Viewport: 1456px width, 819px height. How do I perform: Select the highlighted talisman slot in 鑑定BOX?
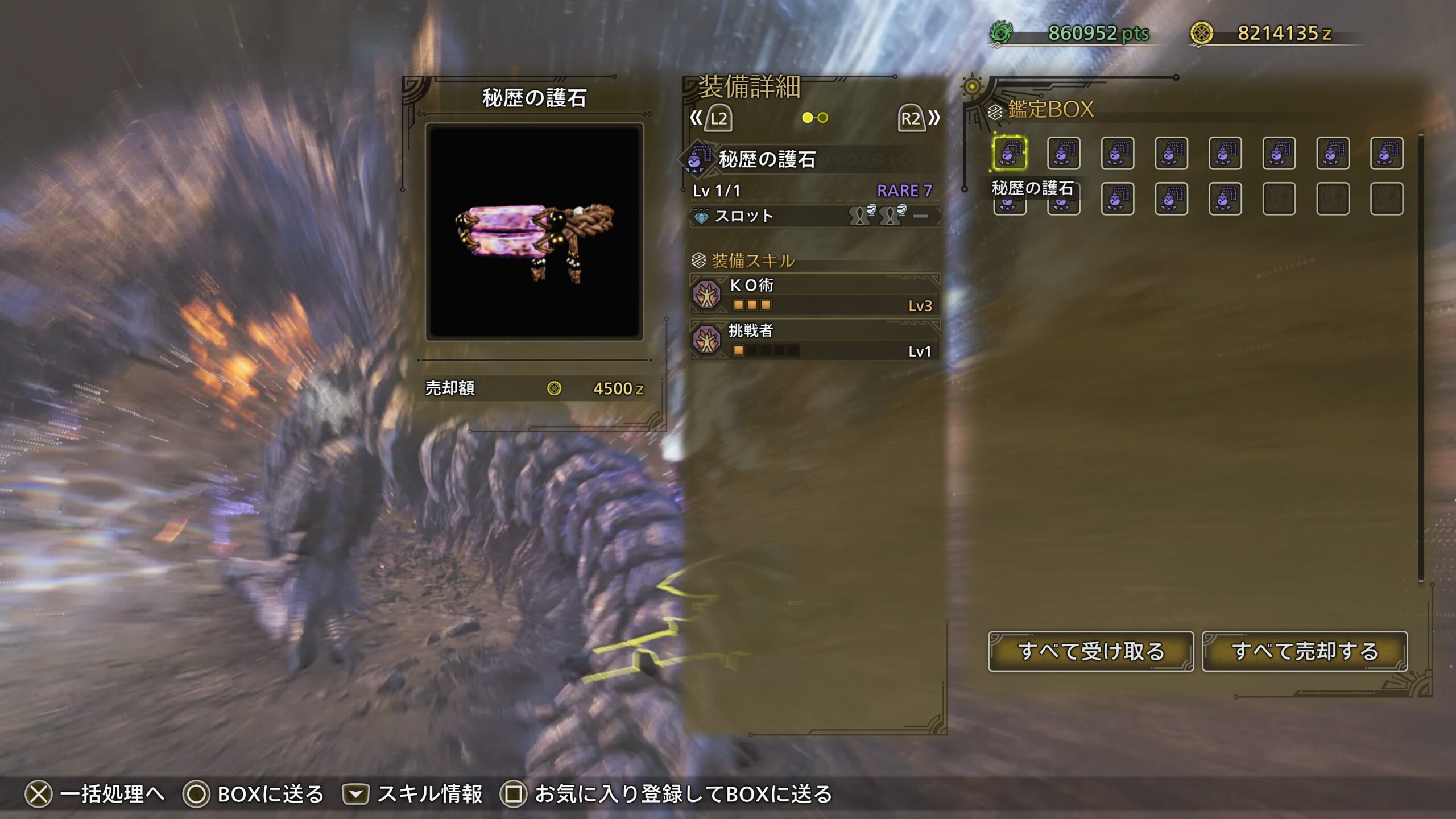coord(1010,153)
